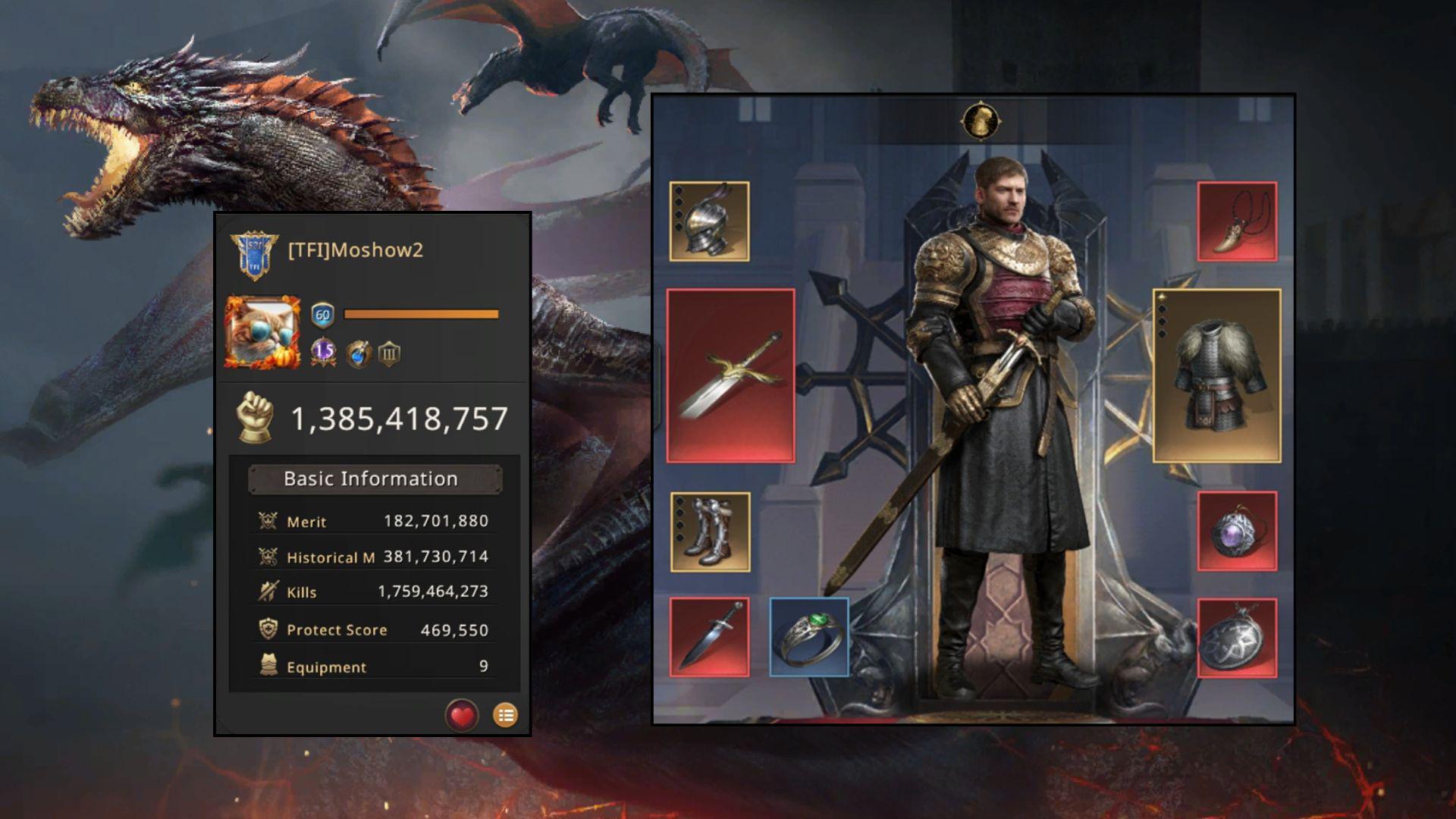This screenshot has width=1456, height=819.
Task: Select the dagger equipment slot
Action: tap(709, 637)
